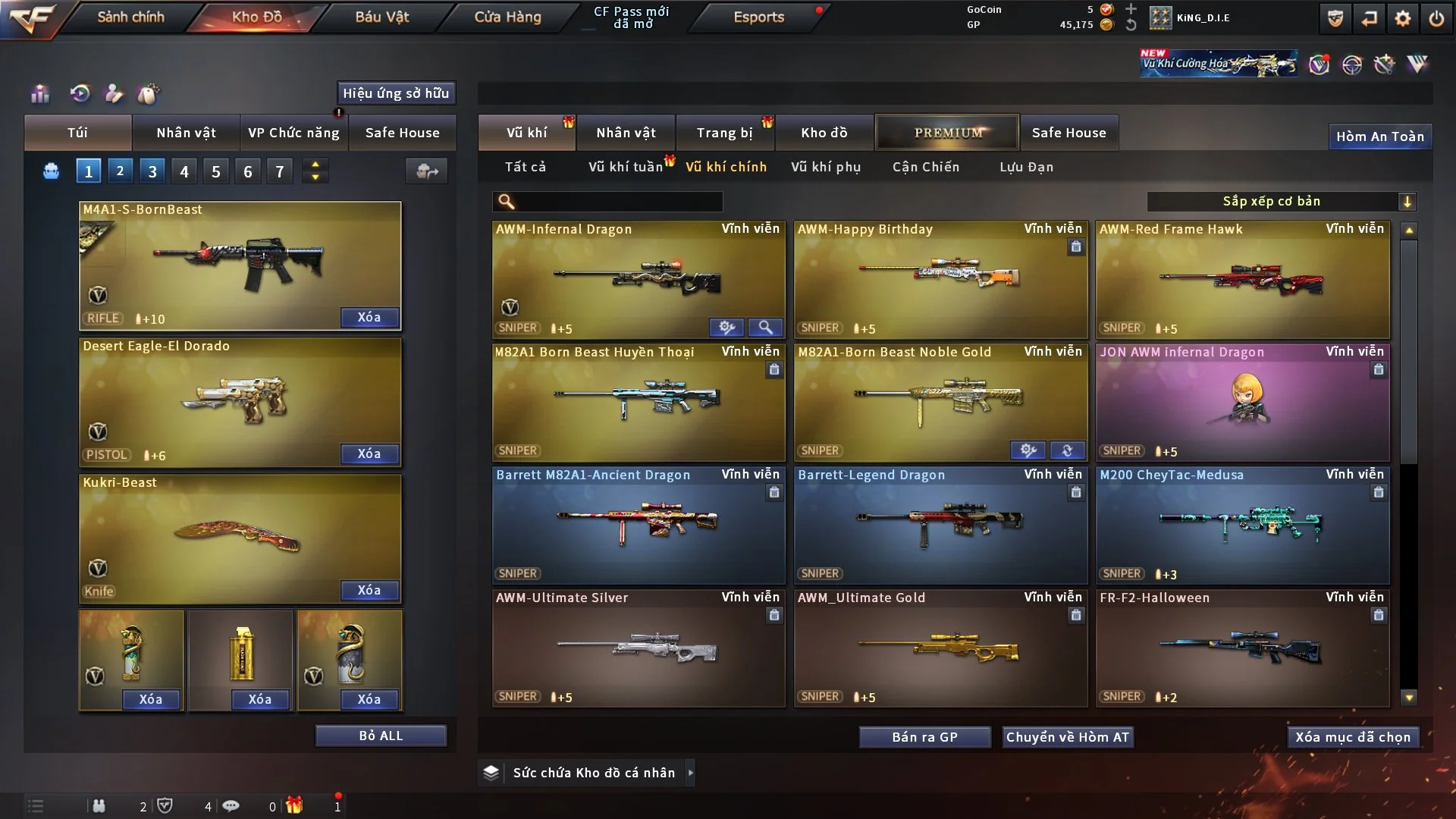Click the Bán ra GP button
1456x819 pixels.
click(924, 737)
